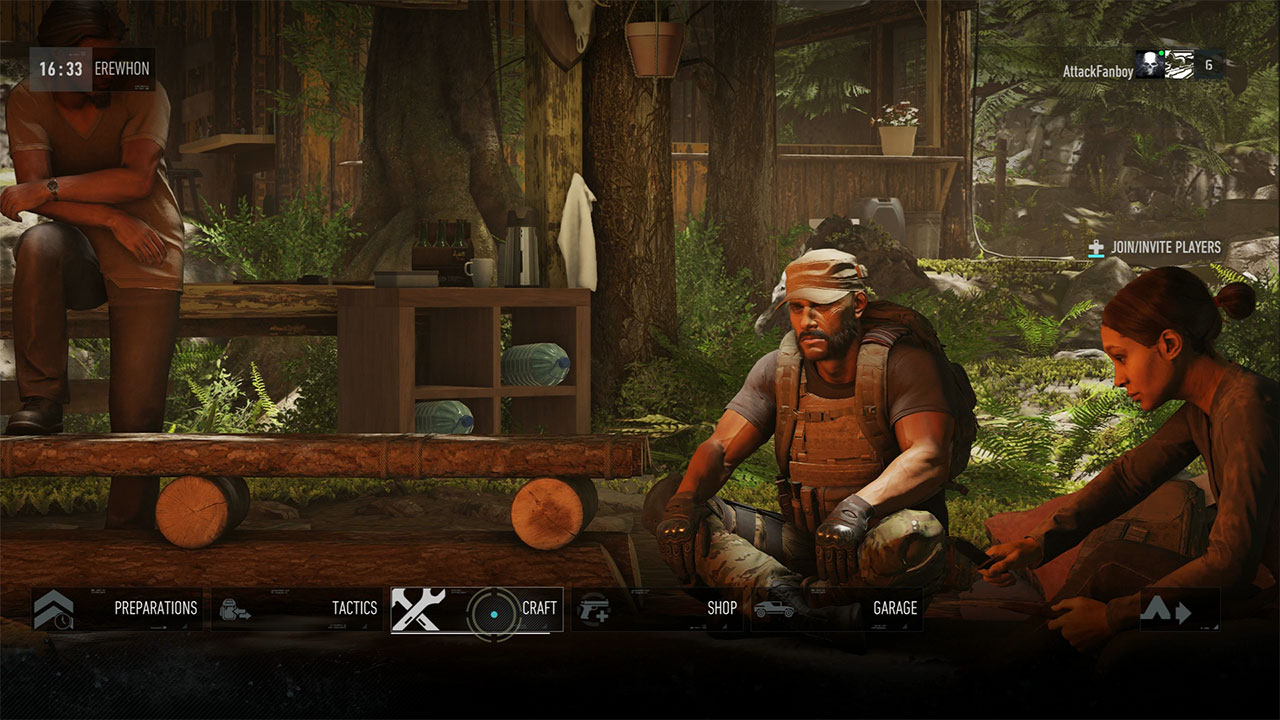Click AttackFanboy's skull avatar icon

pyautogui.click(x=1150, y=63)
